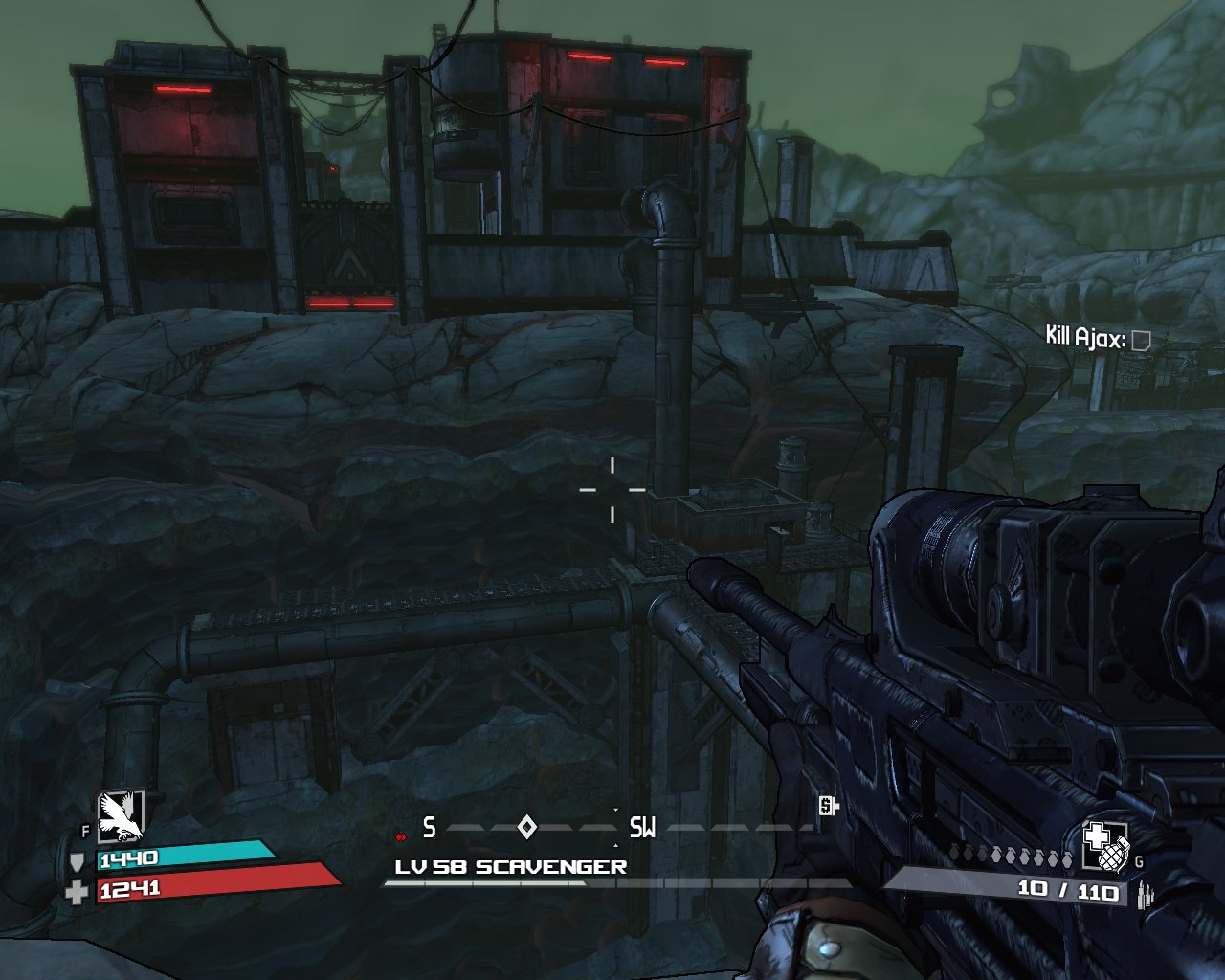Click the Kill Ajax objective tracker
Screen dimensions: 1225x980
coord(1097,338)
